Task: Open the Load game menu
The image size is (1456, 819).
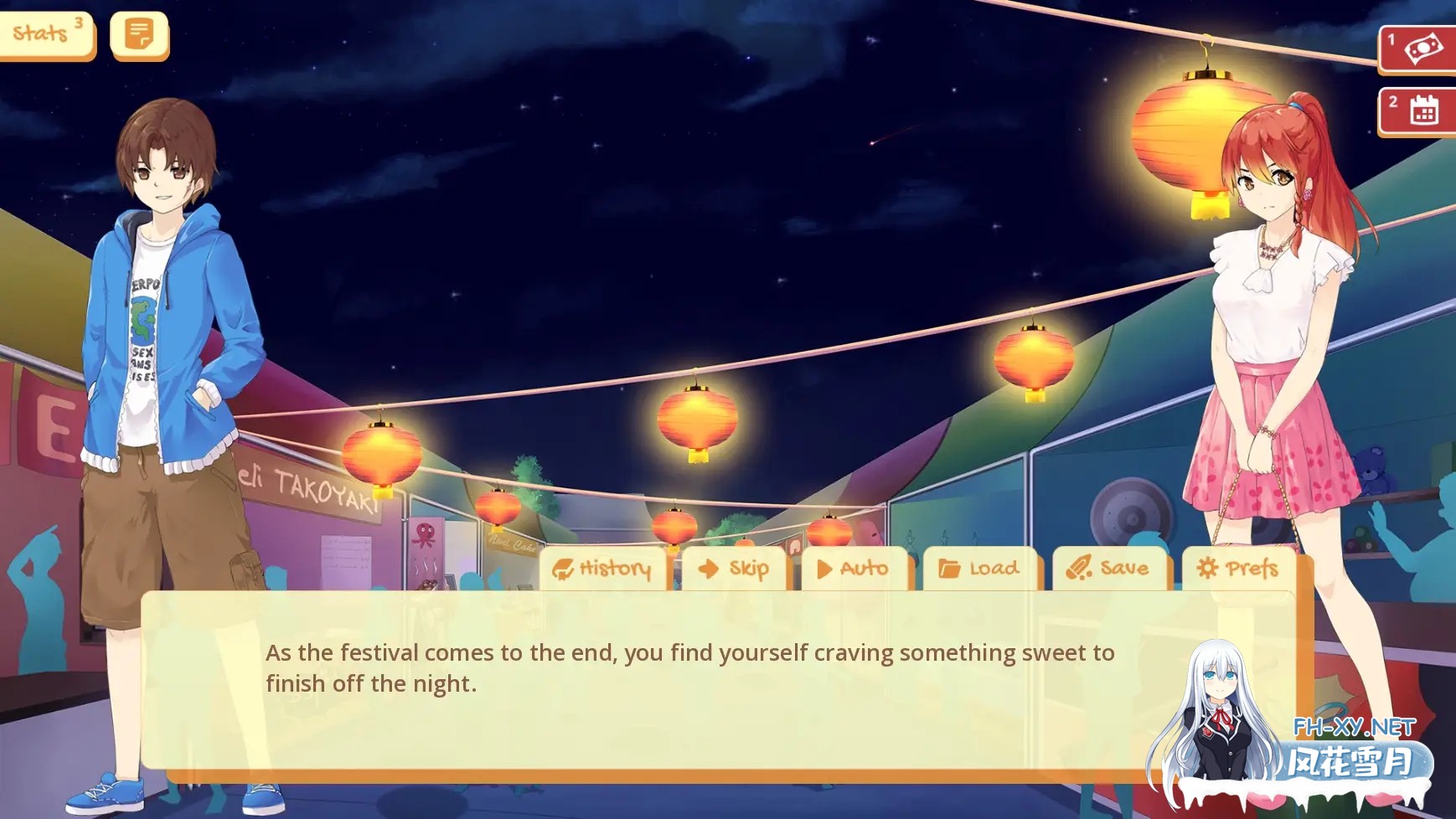Action: tap(979, 569)
